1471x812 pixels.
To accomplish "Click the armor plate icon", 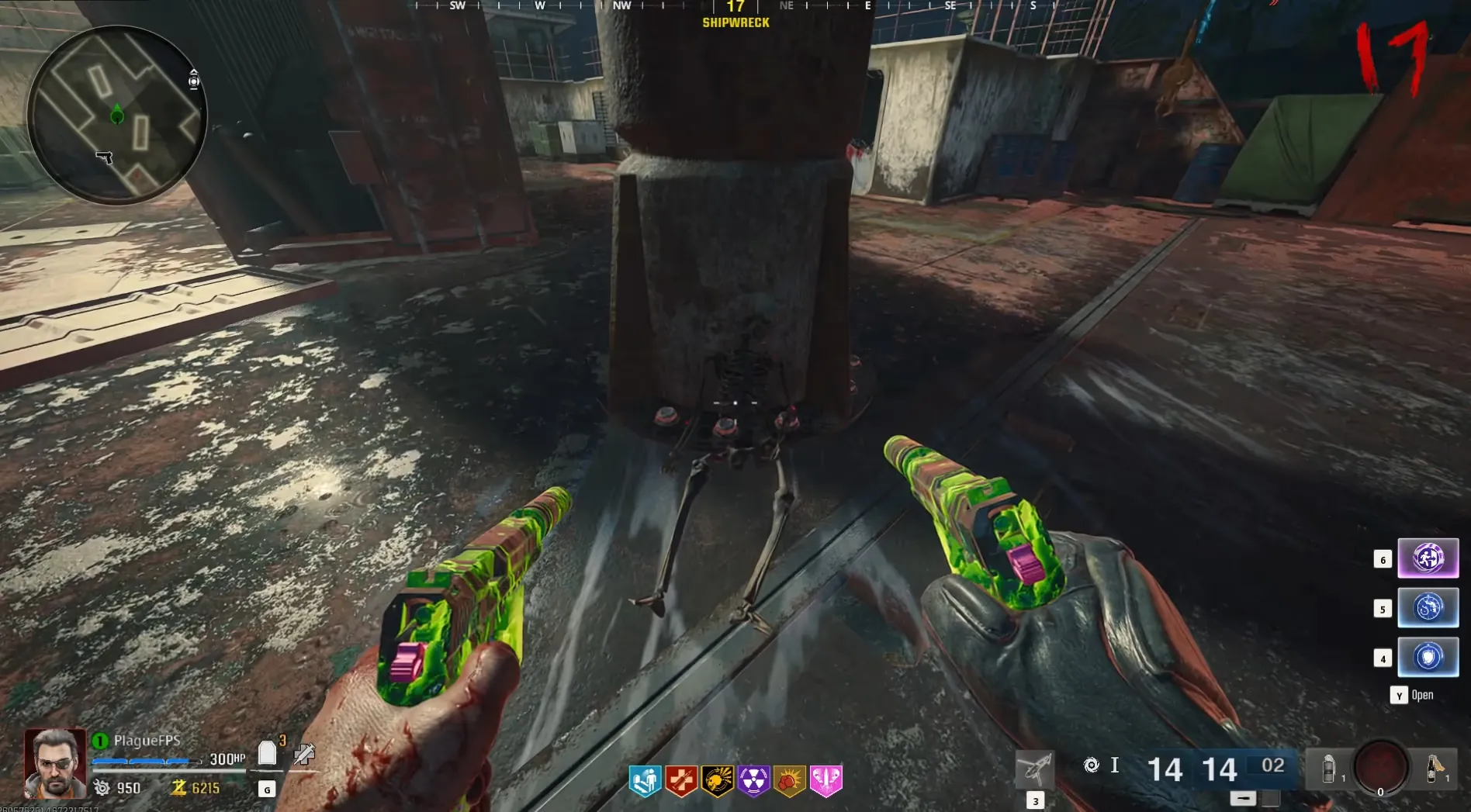I will 267,752.
